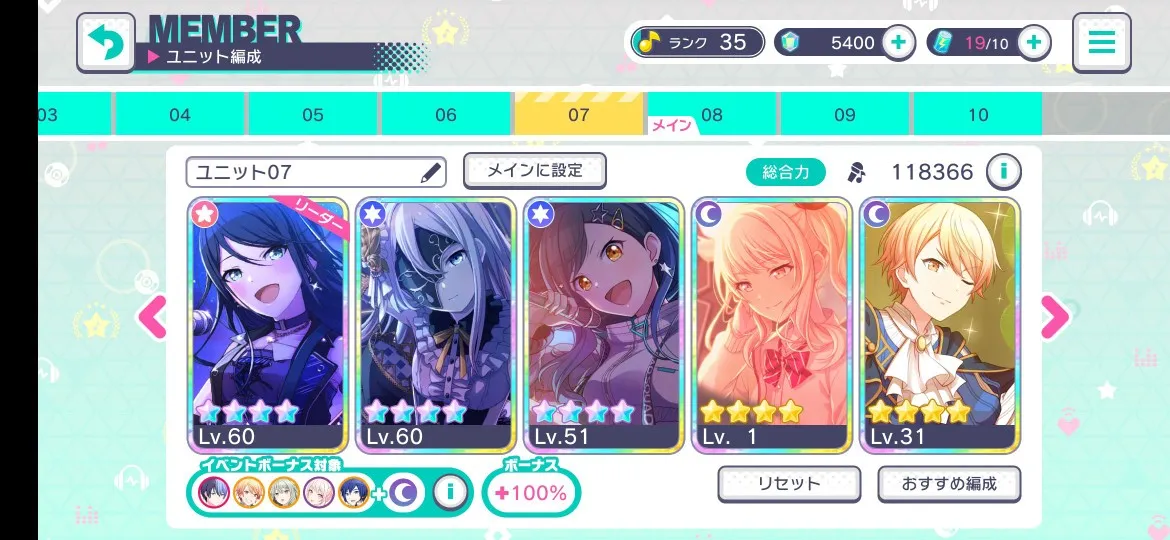Screen dimensions: 1170x540
Task: Switch to unit tab 04
Action: [x=180, y=115]
